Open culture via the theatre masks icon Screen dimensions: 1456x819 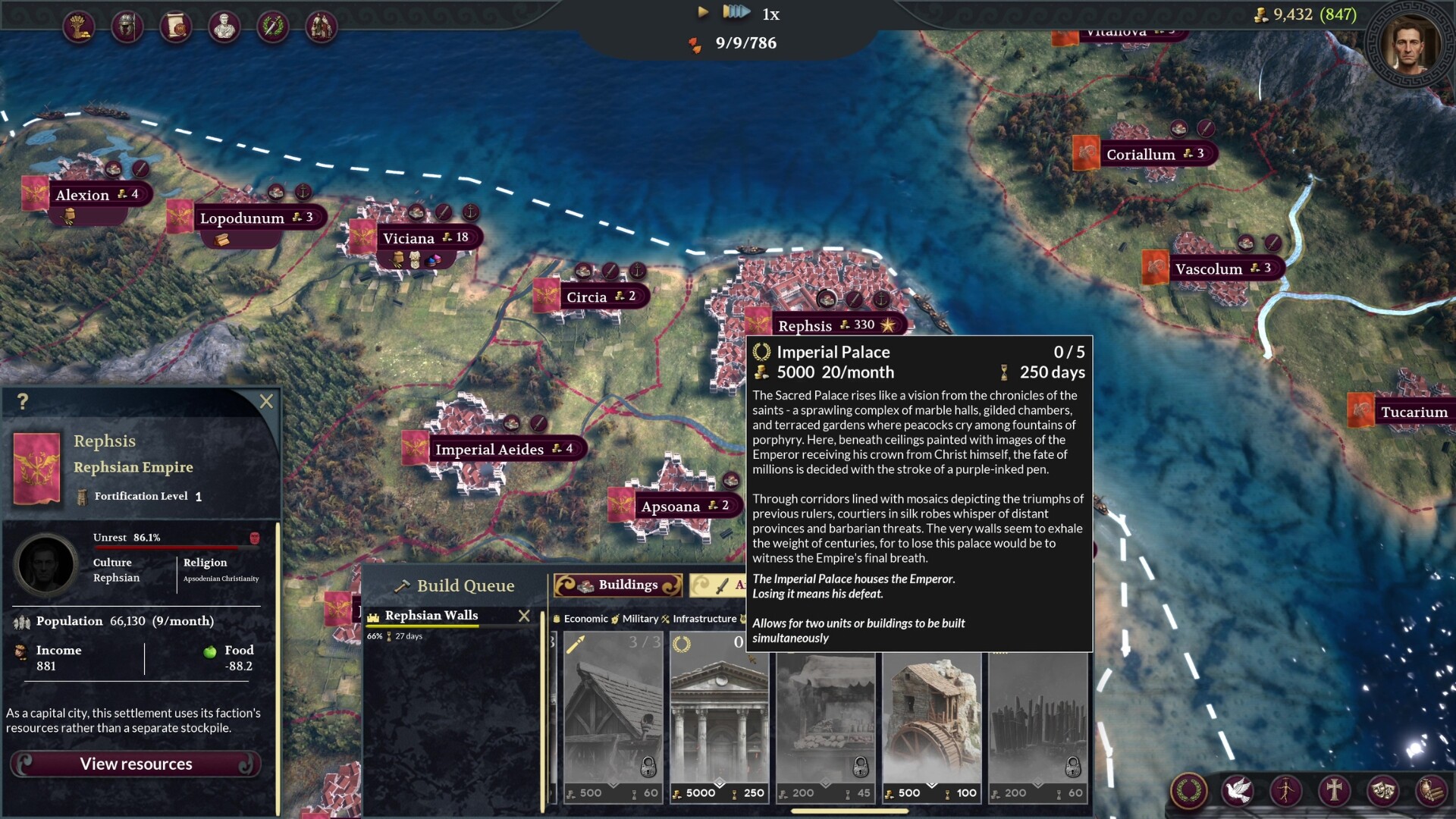(x=1385, y=791)
